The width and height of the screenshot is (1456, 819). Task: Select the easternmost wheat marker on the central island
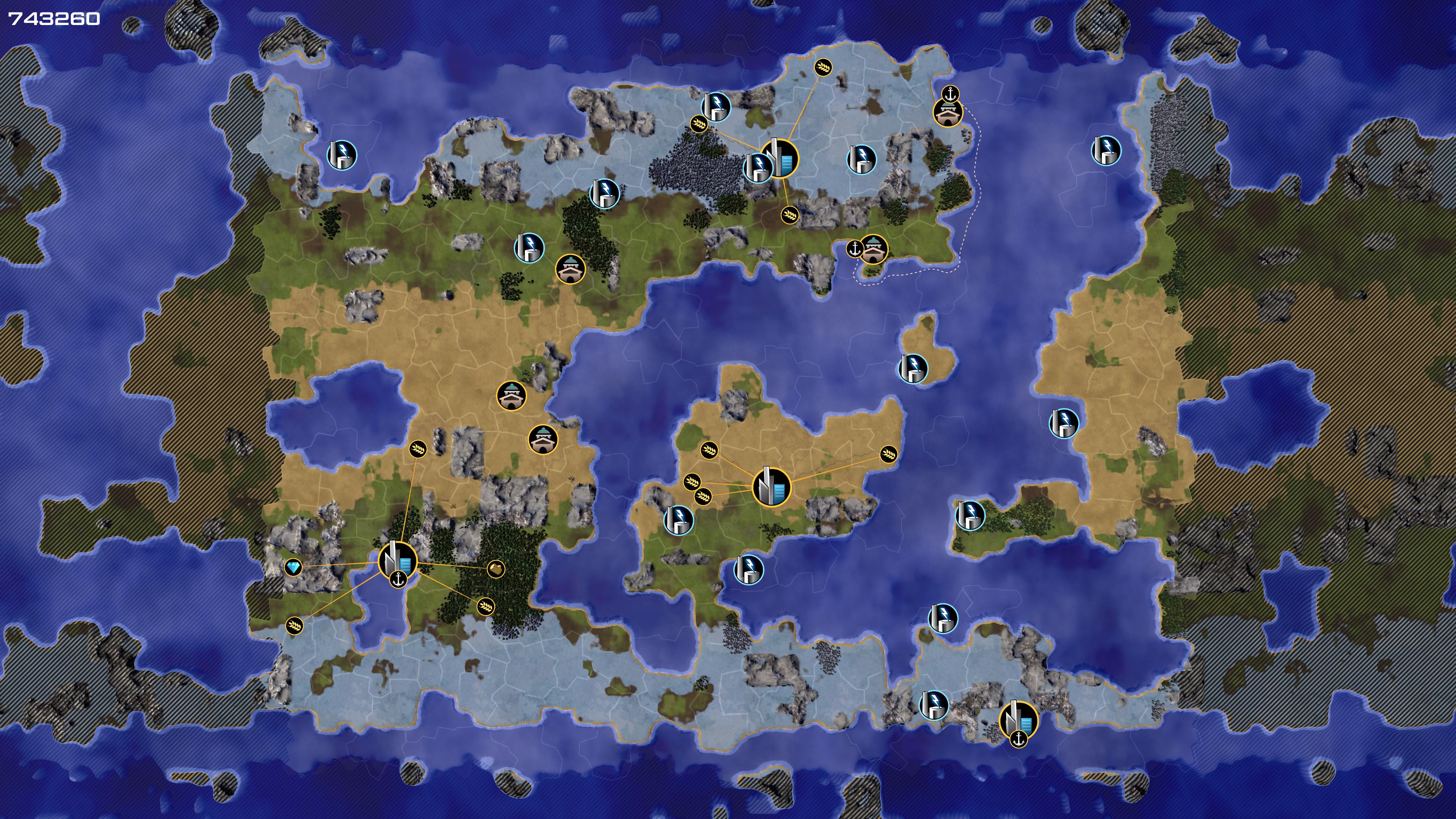point(888,453)
